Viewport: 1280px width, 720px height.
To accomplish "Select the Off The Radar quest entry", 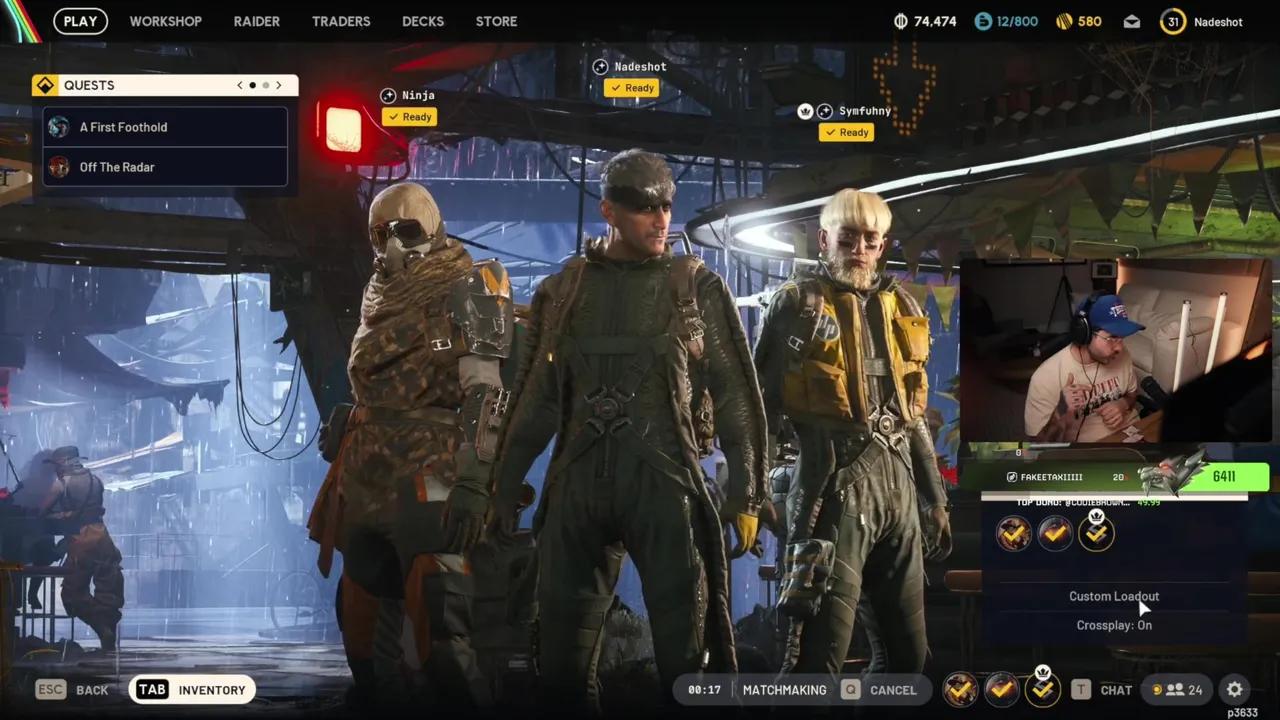I will point(117,167).
